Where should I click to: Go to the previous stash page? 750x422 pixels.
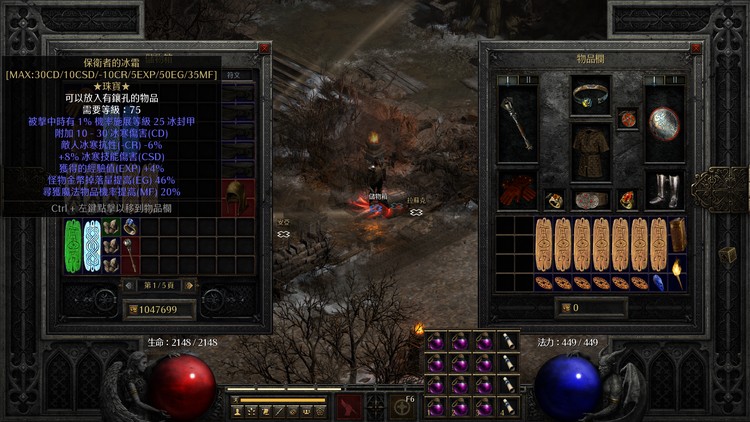pyautogui.click(x=128, y=286)
